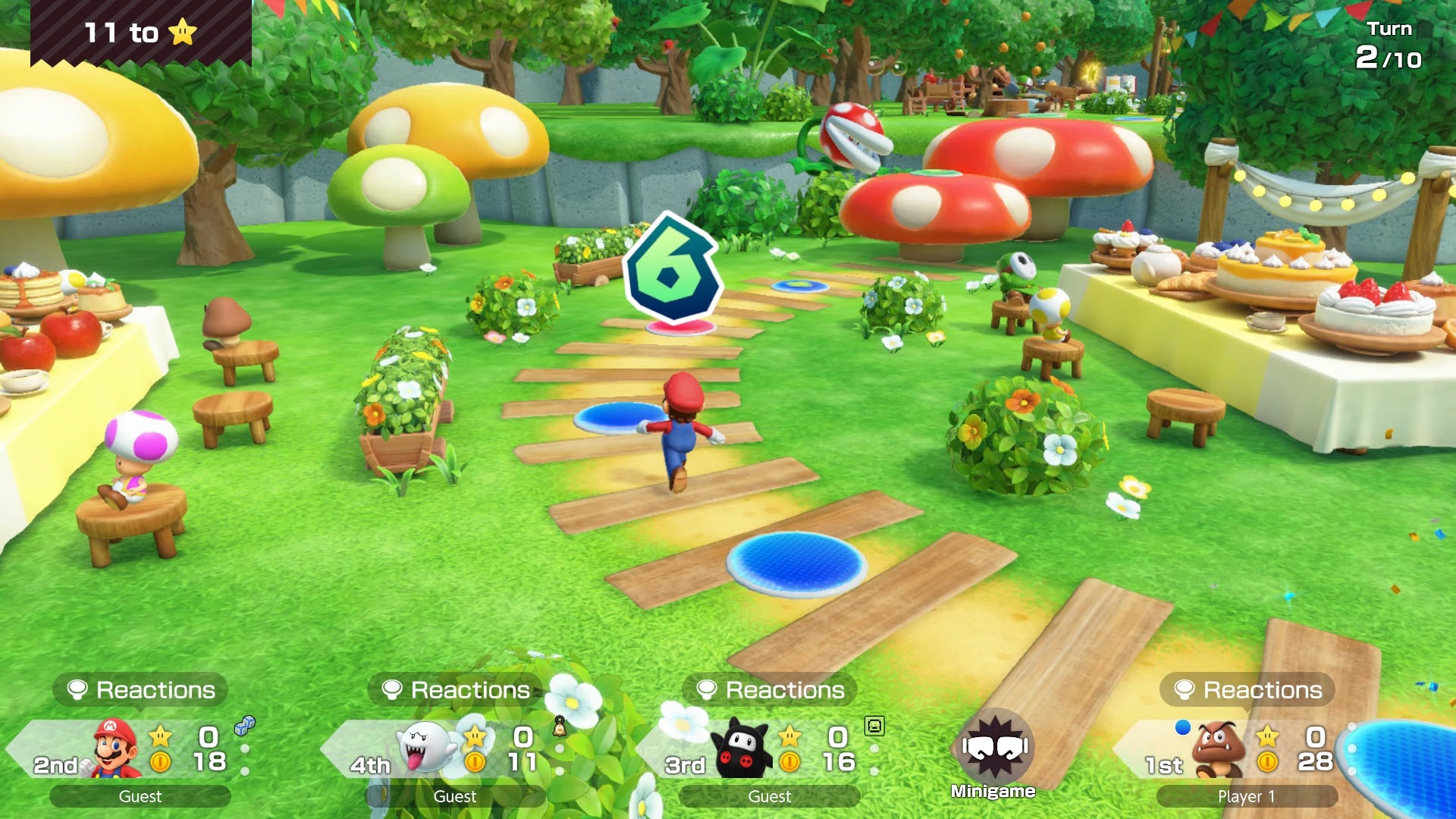Select Mario's 2nd place portrait
The image size is (1456, 819).
pos(115,748)
